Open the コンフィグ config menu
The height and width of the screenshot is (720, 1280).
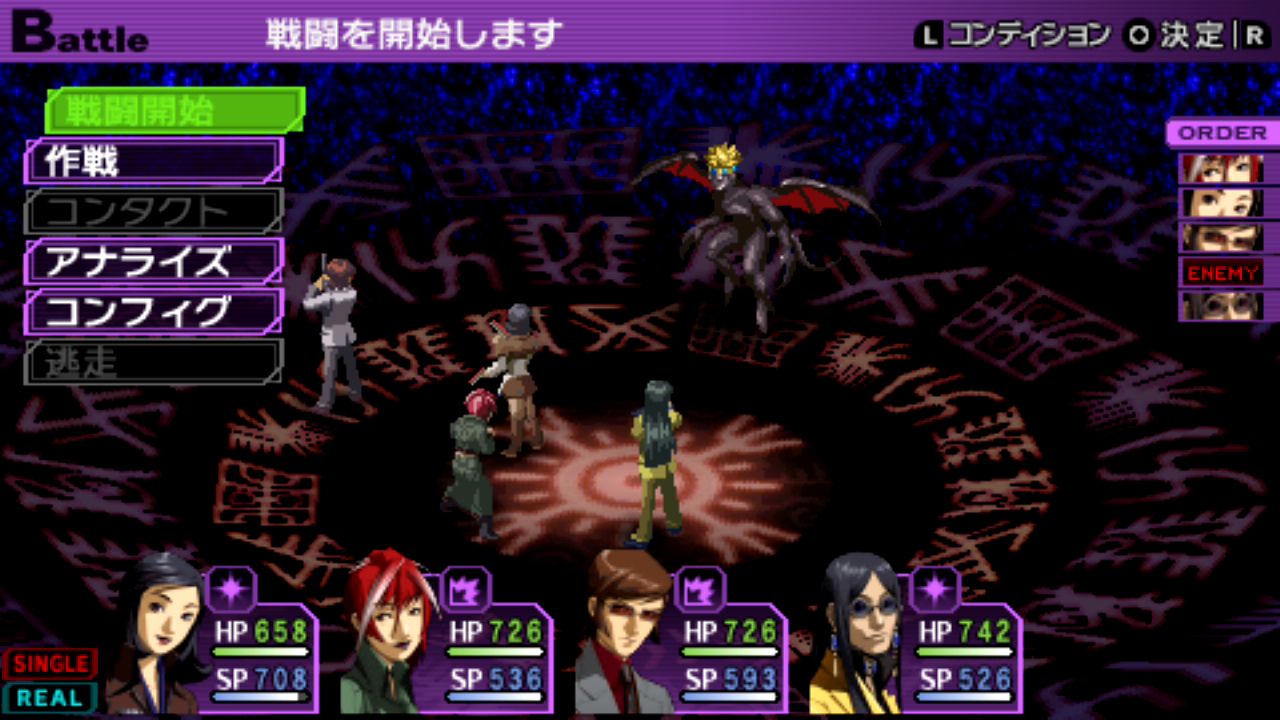[x=154, y=312]
